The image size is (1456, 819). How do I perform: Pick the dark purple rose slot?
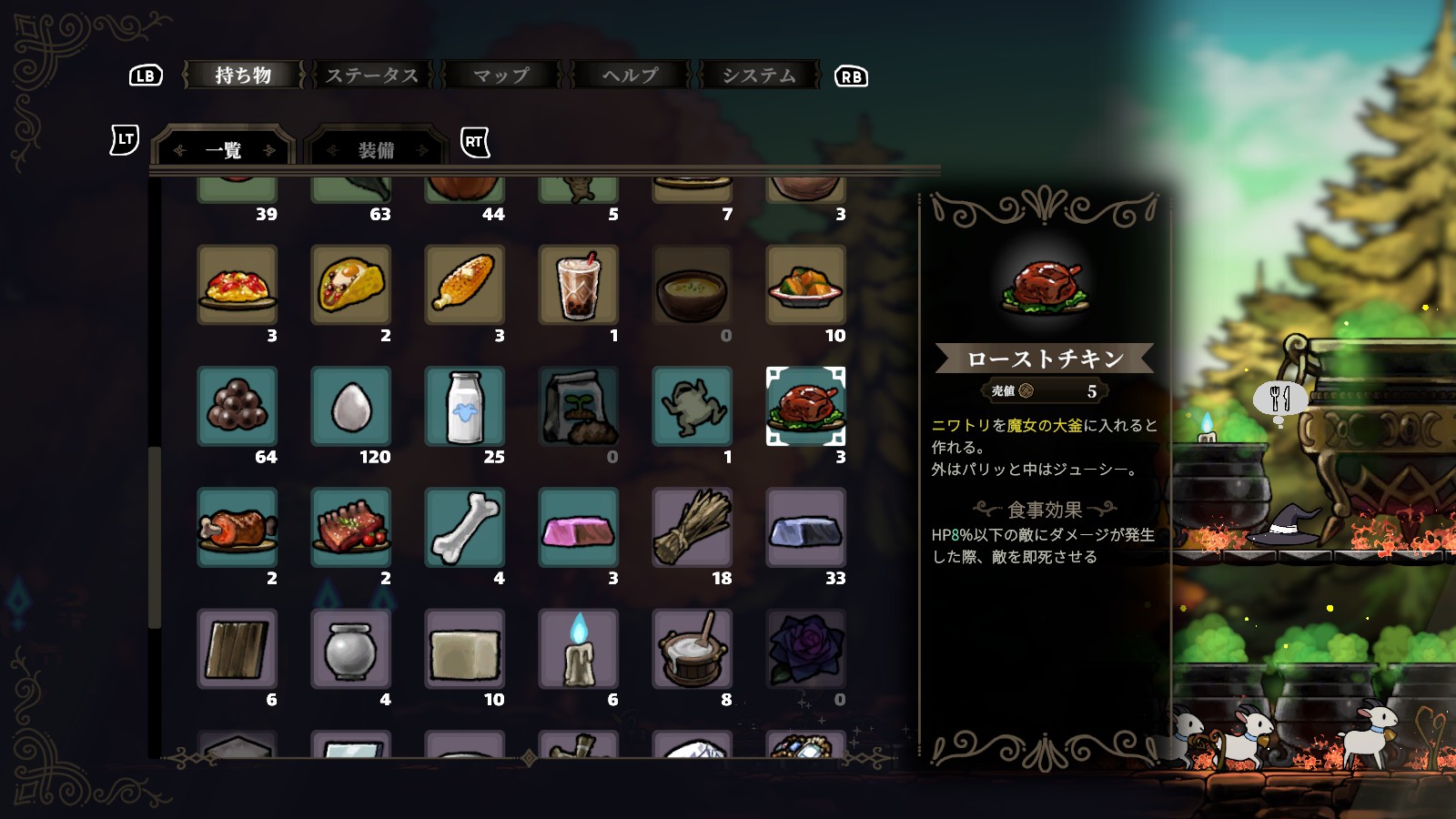pyautogui.click(x=805, y=649)
